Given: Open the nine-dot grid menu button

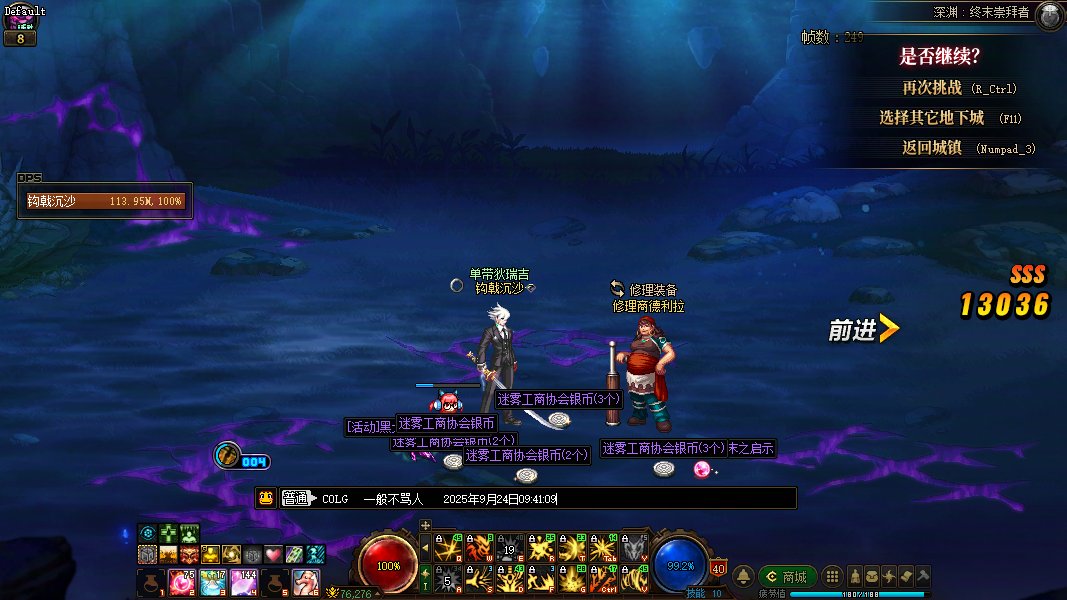Looking at the screenshot, I should point(832,577).
